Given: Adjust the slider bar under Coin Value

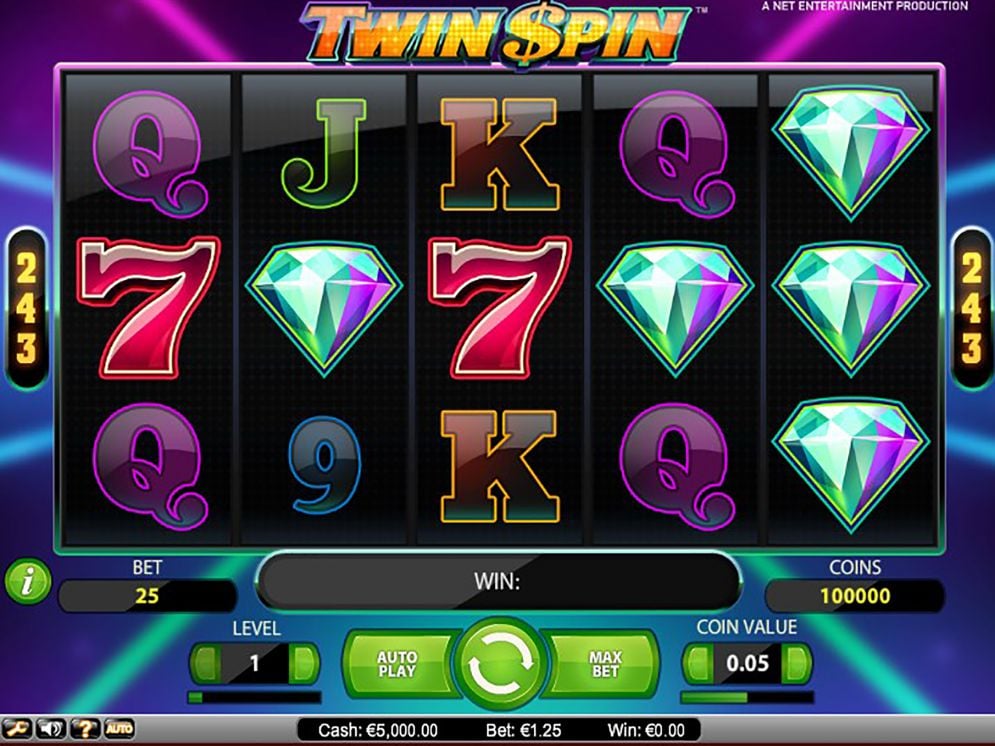Looking at the screenshot, I should point(747,697).
